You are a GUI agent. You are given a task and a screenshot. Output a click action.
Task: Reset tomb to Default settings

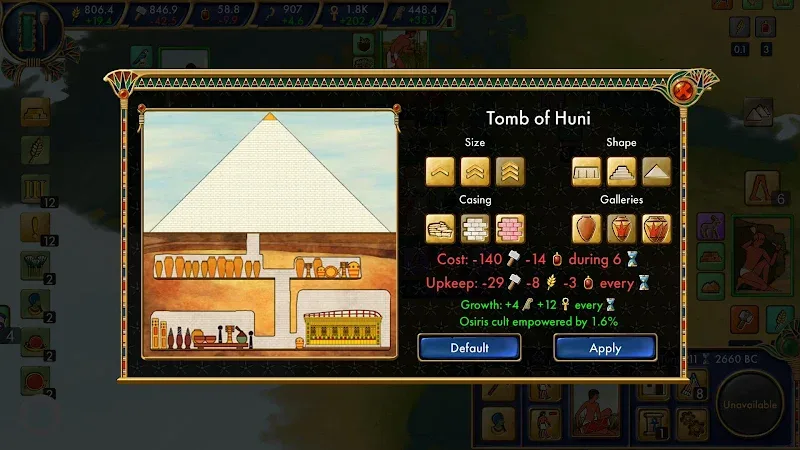[469, 348]
